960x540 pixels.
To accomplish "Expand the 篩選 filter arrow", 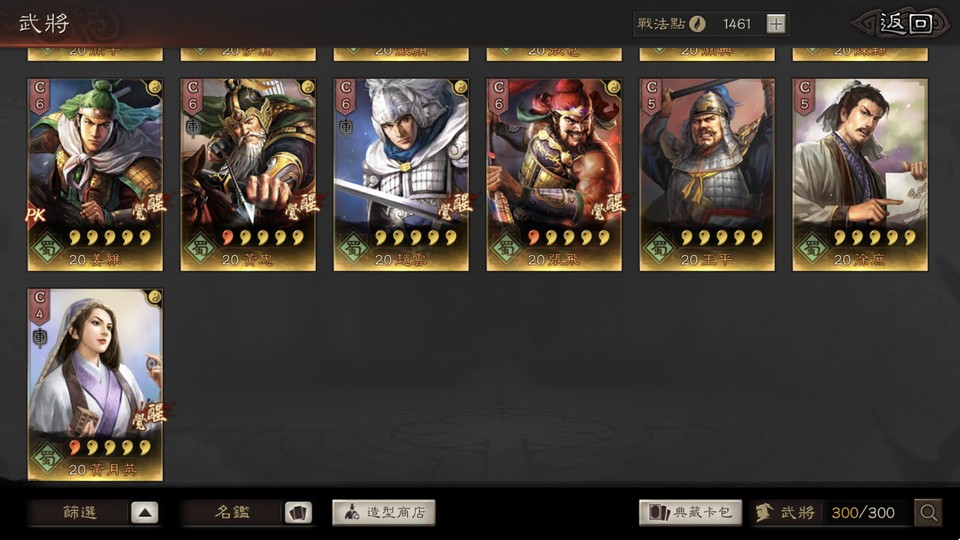I will [x=144, y=513].
